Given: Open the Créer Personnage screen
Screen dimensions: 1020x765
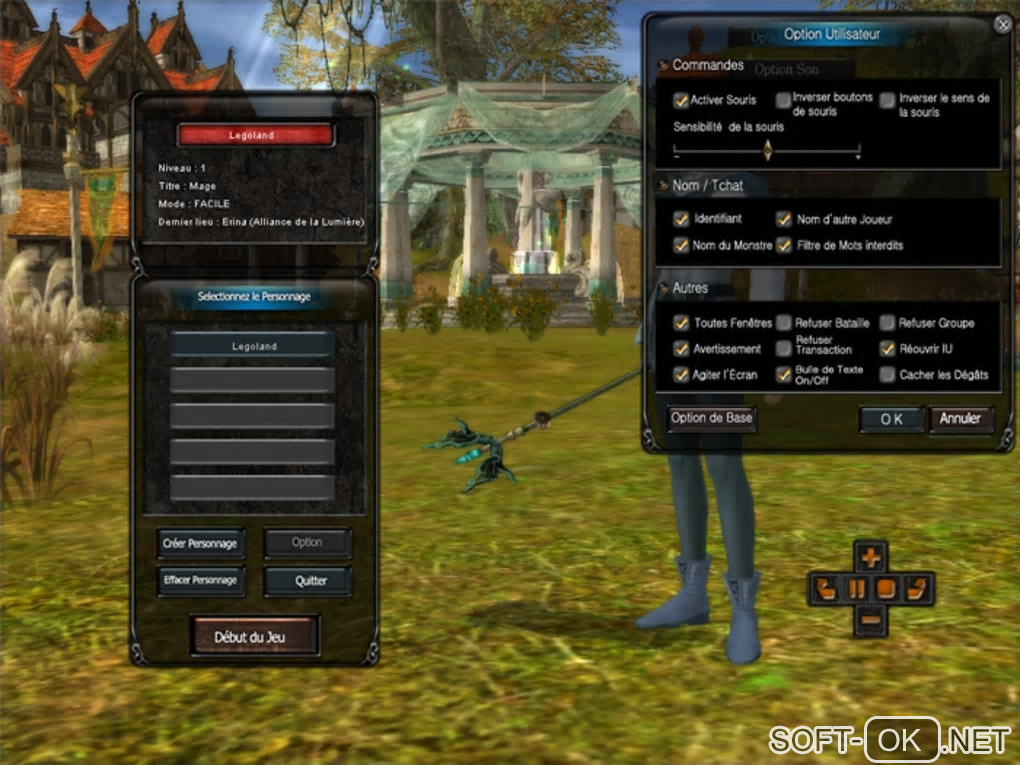Looking at the screenshot, I should pos(200,543).
